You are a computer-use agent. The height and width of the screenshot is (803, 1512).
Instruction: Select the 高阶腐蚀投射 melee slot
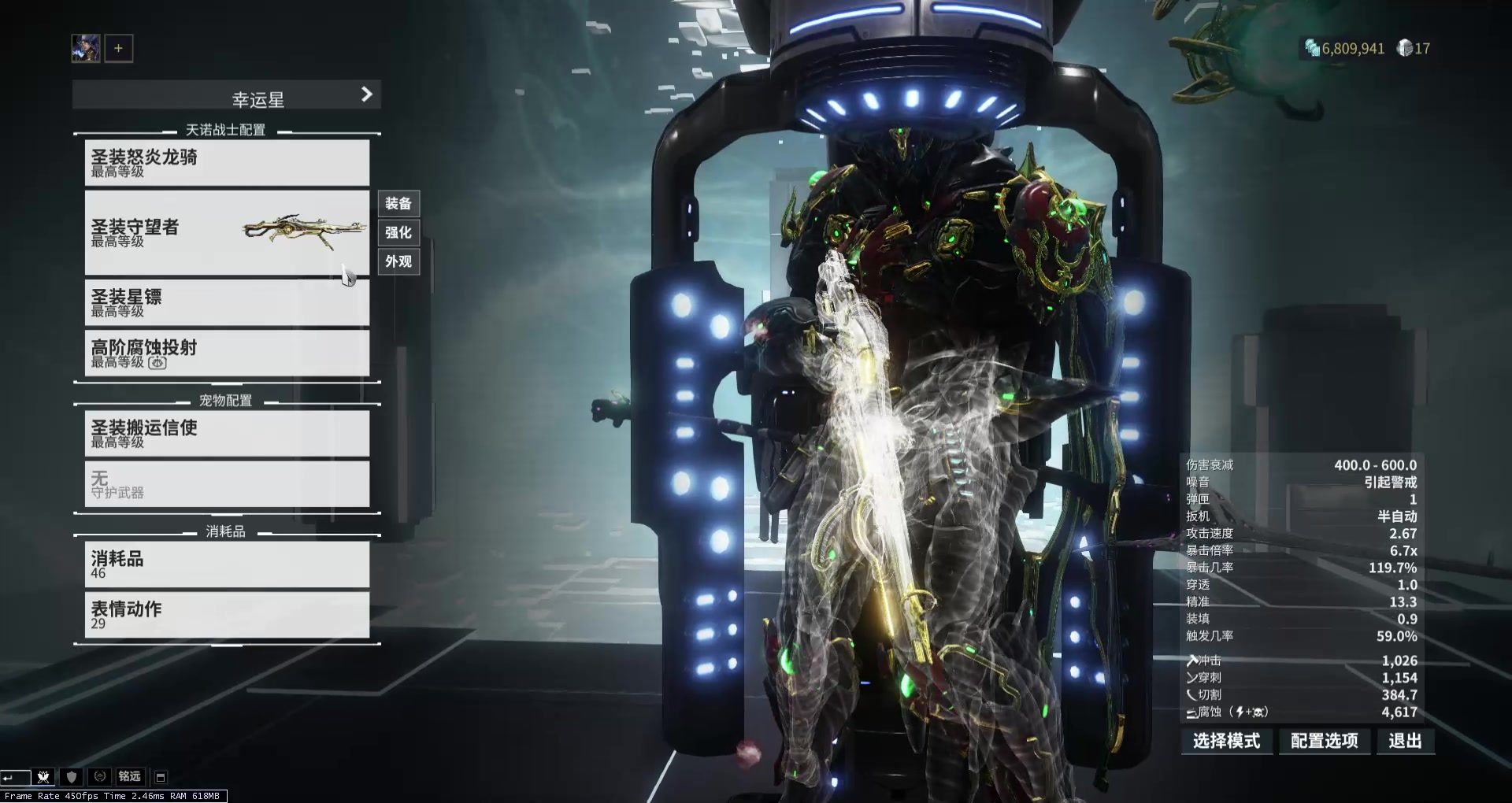click(227, 353)
